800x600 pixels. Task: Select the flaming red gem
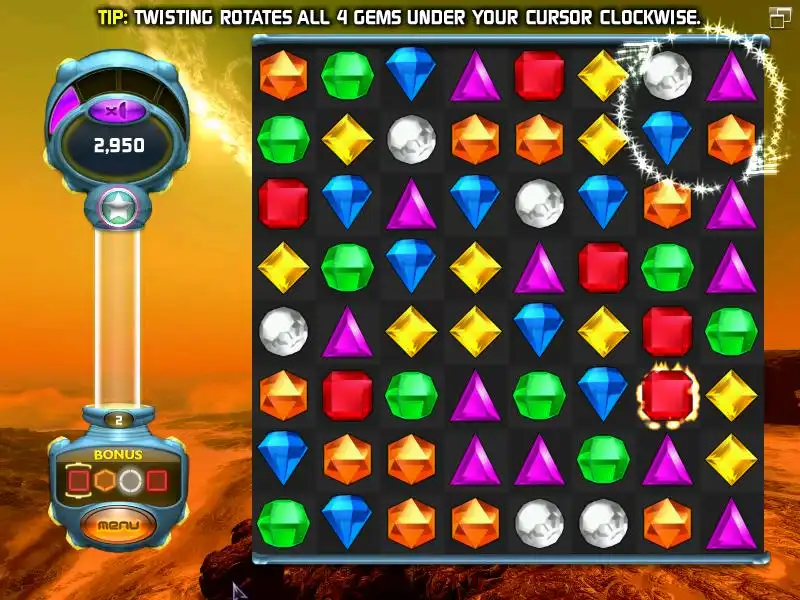tap(667, 395)
